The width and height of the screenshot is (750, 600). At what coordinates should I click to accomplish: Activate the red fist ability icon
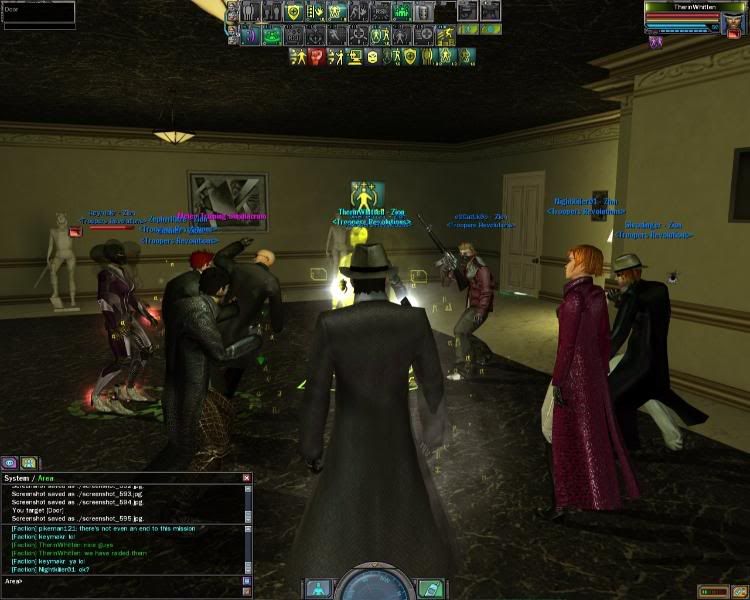(317, 56)
